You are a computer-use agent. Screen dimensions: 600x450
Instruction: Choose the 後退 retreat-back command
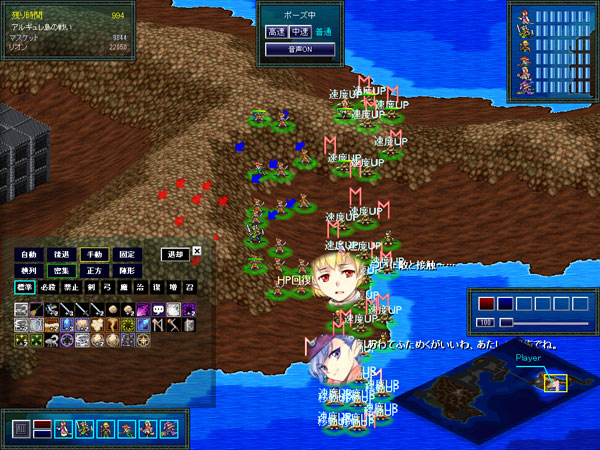click(62, 255)
